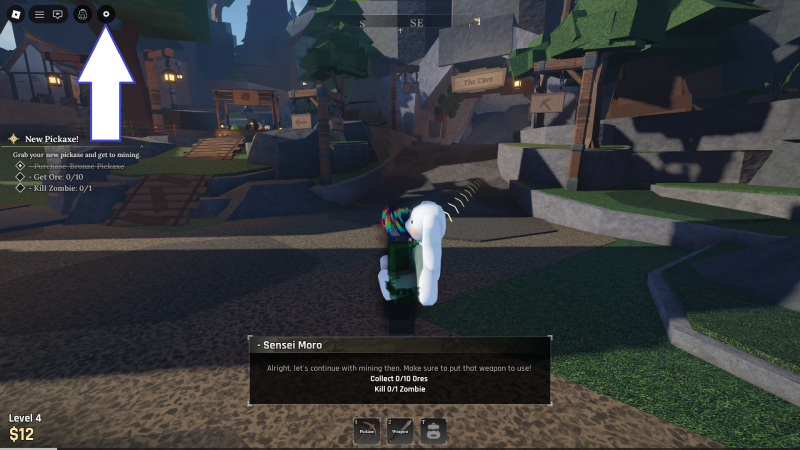
Task: Select the Pickaxe hotbar slot
Action: click(x=366, y=431)
